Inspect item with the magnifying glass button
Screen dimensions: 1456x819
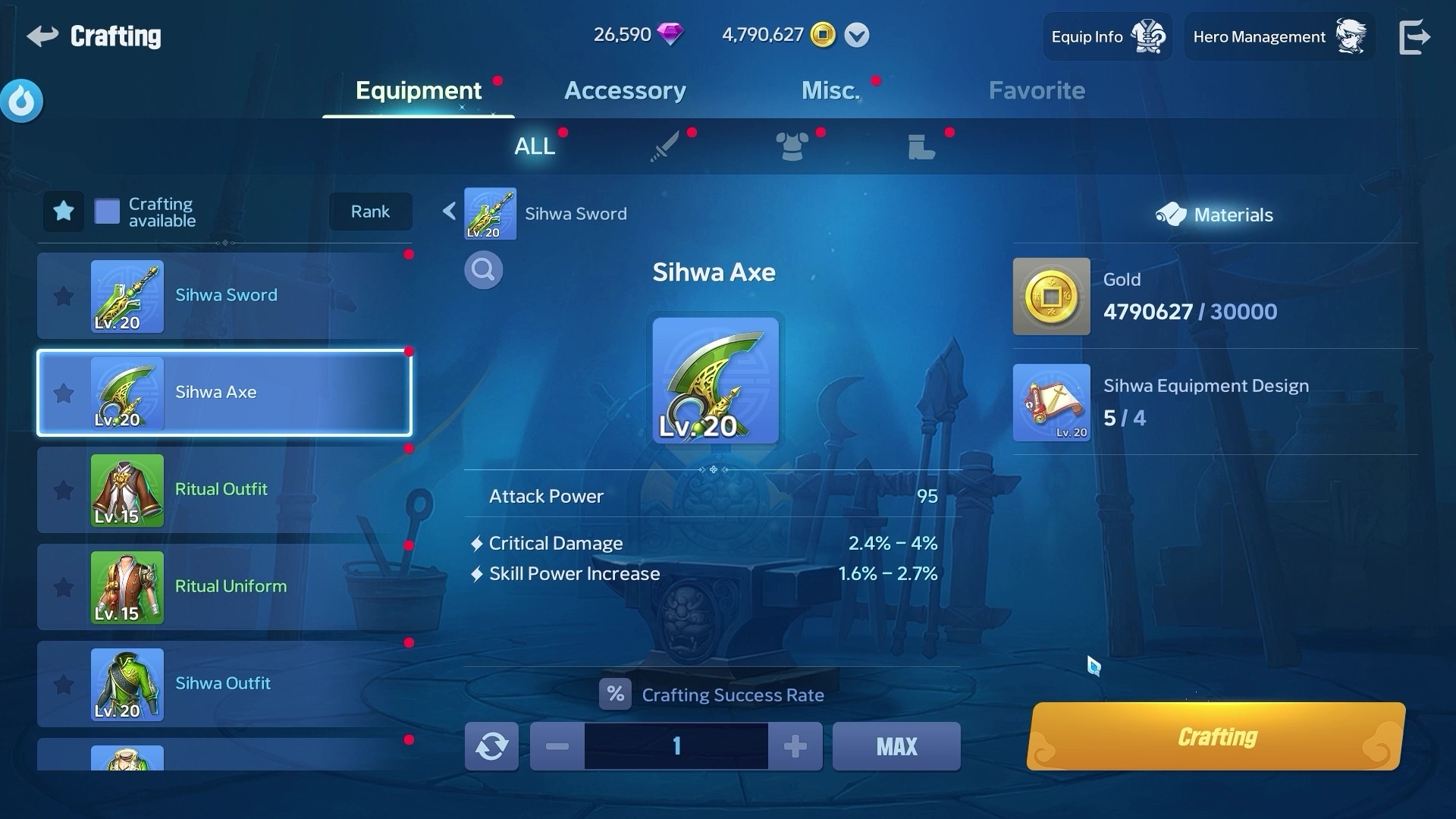(x=483, y=270)
